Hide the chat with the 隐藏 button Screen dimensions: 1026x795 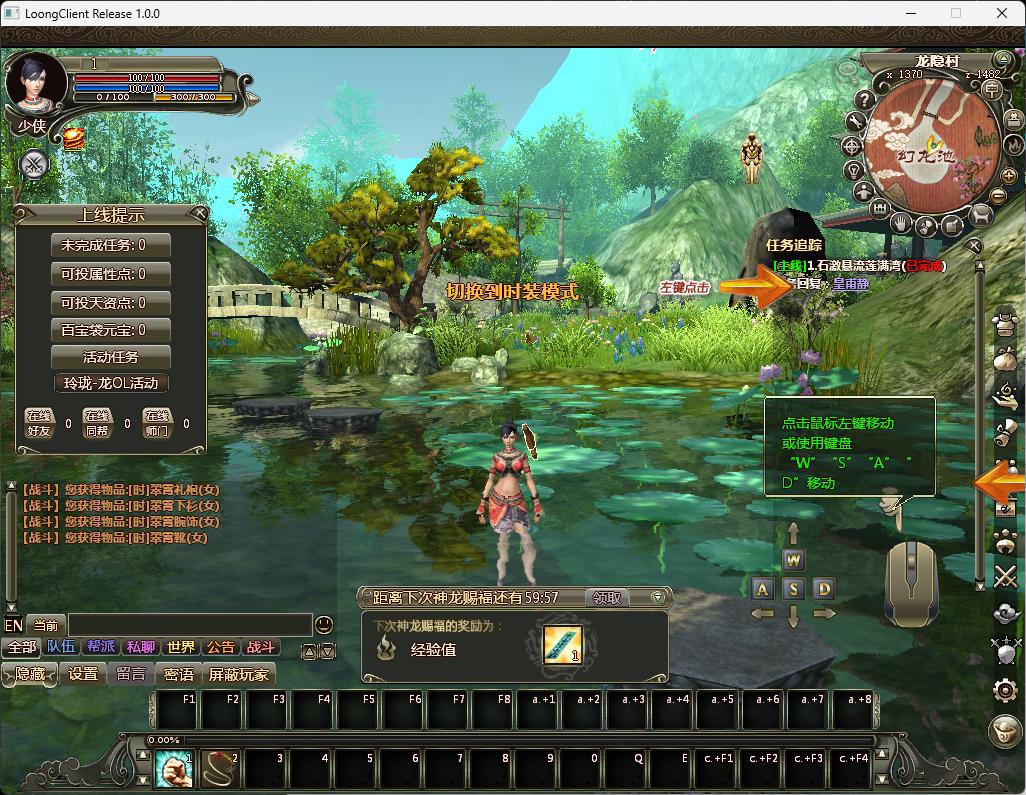point(30,674)
